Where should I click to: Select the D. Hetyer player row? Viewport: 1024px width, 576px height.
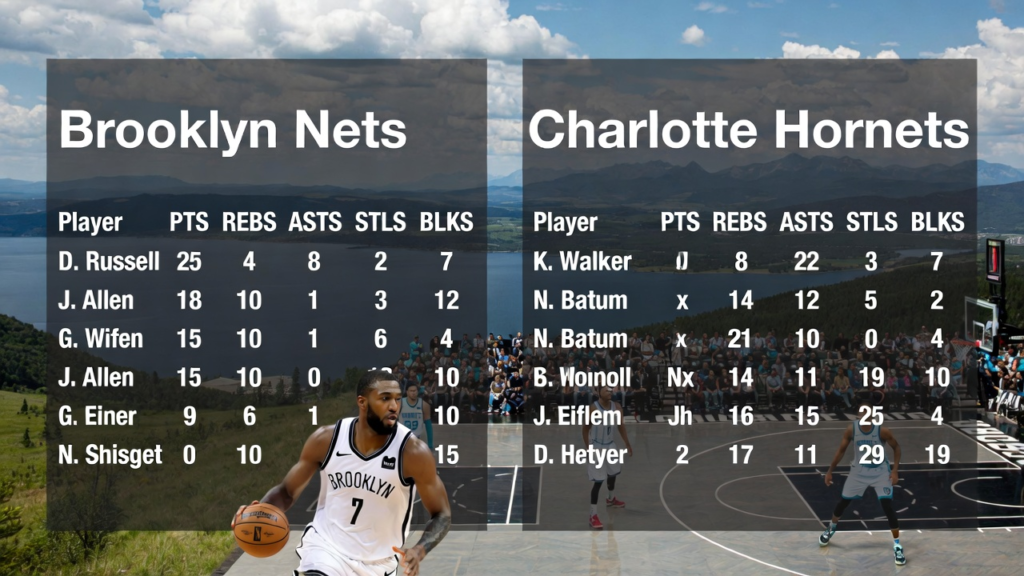click(580, 455)
